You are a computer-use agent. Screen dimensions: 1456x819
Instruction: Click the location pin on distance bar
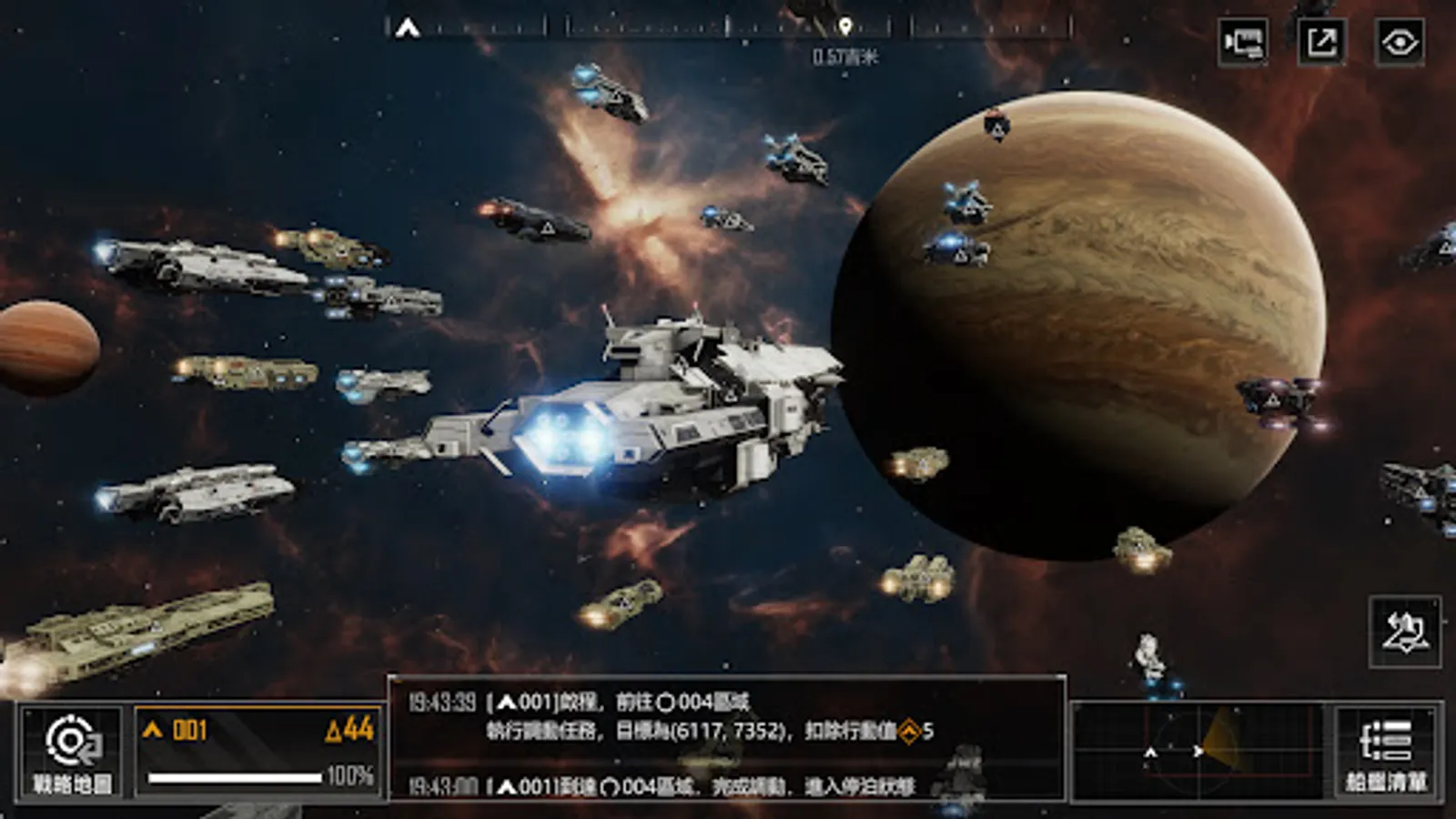tap(845, 26)
